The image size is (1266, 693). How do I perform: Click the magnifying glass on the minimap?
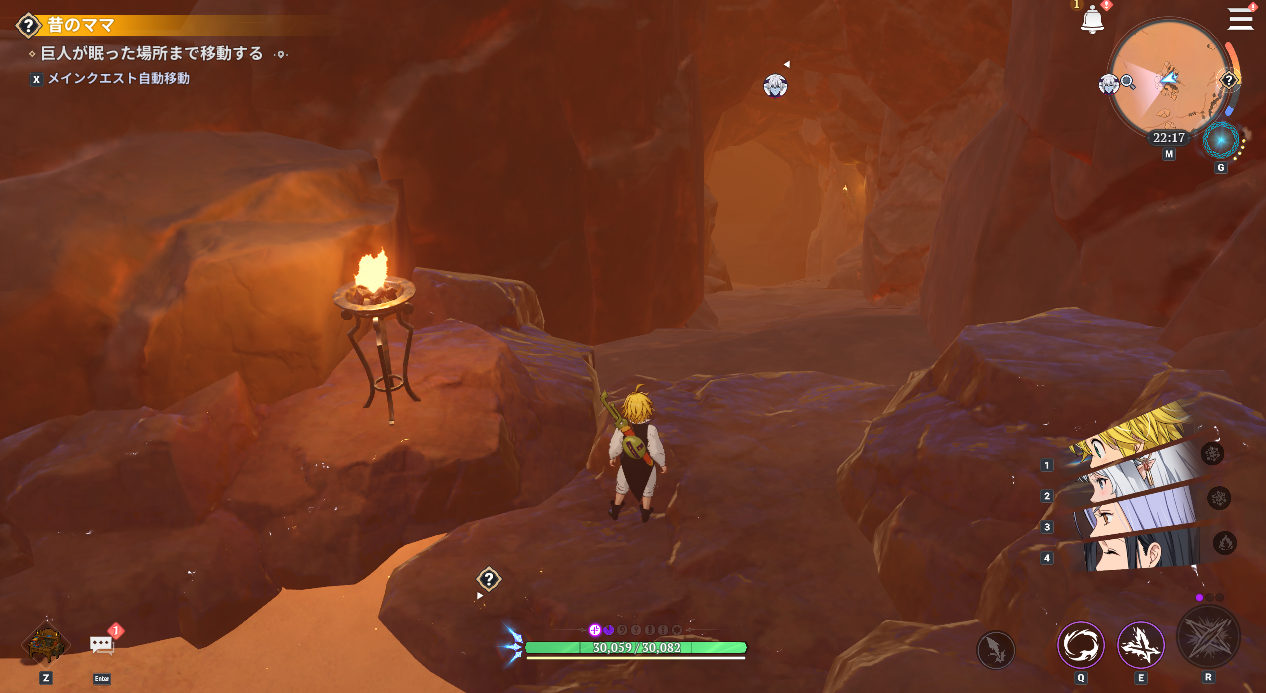coord(1127,82)
